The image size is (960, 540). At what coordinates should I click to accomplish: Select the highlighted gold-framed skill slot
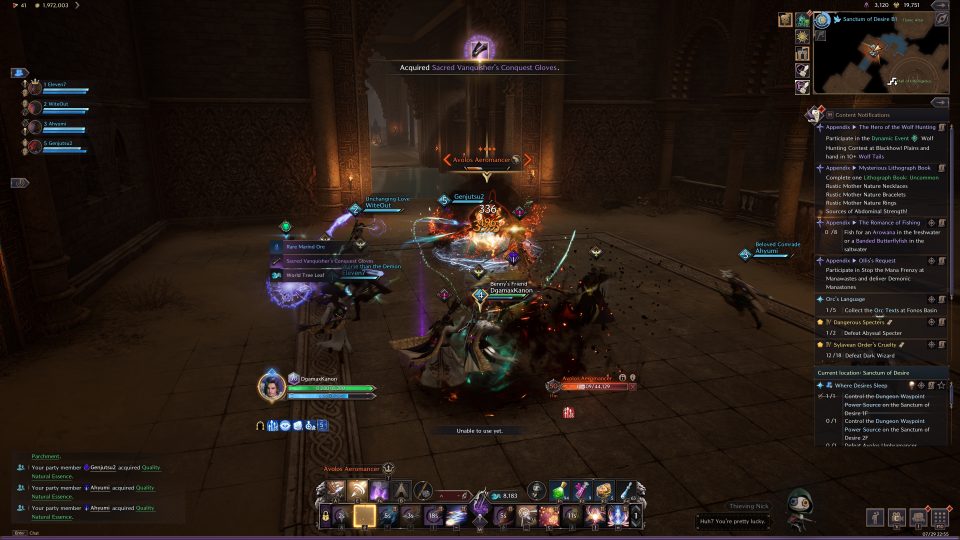click(x=365, y=516)
